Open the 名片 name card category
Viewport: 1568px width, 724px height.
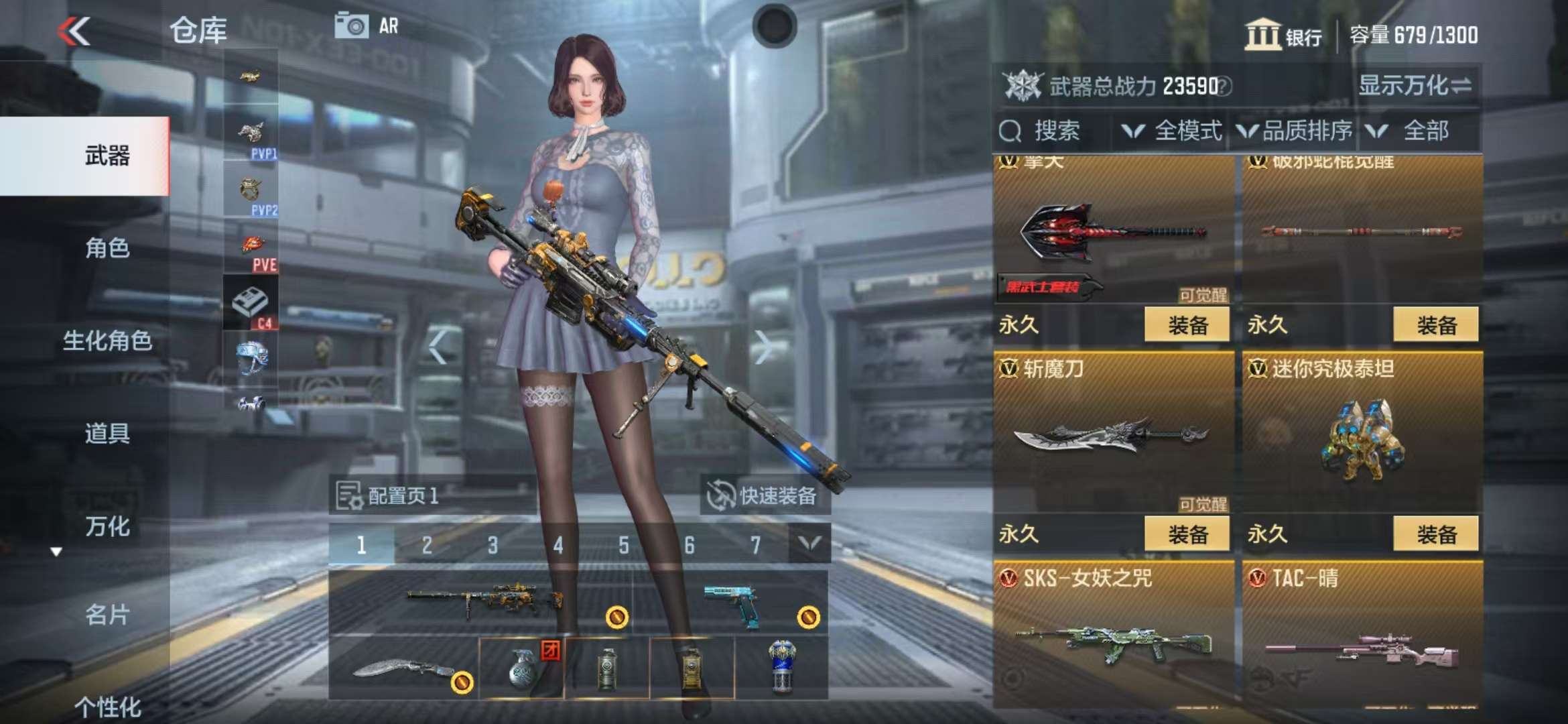107,614
